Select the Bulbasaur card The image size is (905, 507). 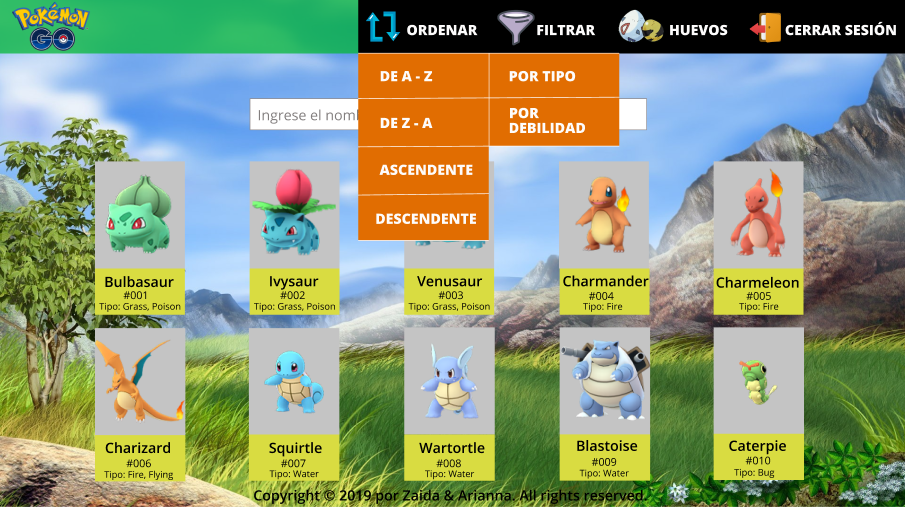pyautogui.click(x=139, y=238)
